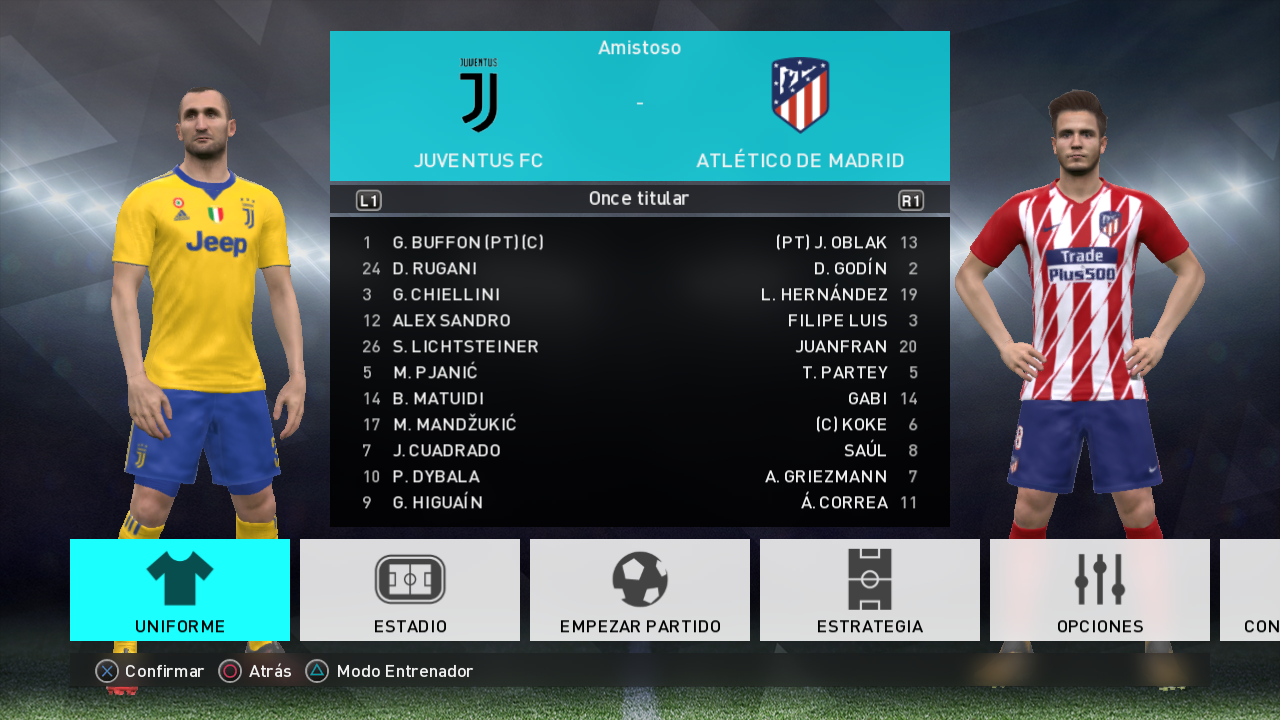The image size is (1280, 720).
Task: Choose G. Higuaín from Juventus lineup
Action: (438, 503)
